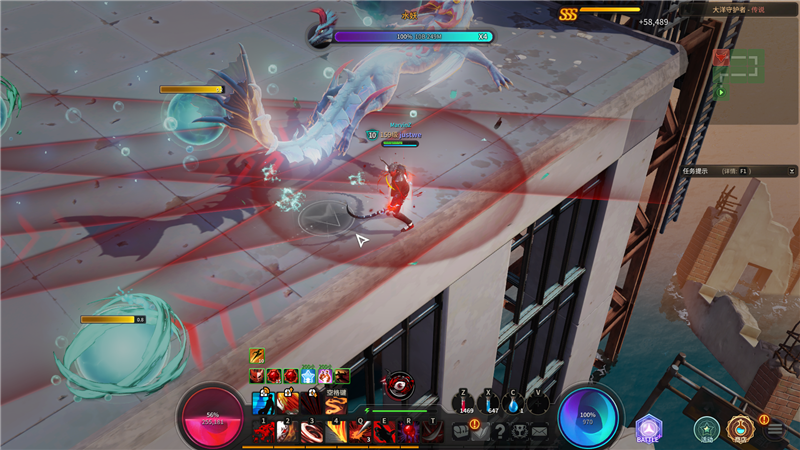Activate the skill in slot 3
Screen dimensions: 800x450
click(313, 431)
